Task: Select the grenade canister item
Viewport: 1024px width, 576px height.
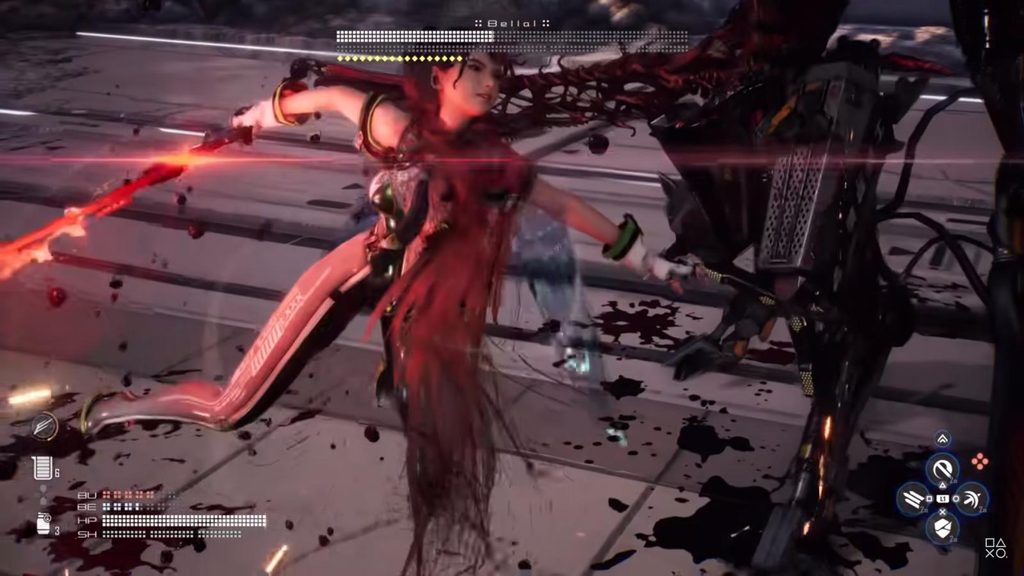Action: (43, 523)
